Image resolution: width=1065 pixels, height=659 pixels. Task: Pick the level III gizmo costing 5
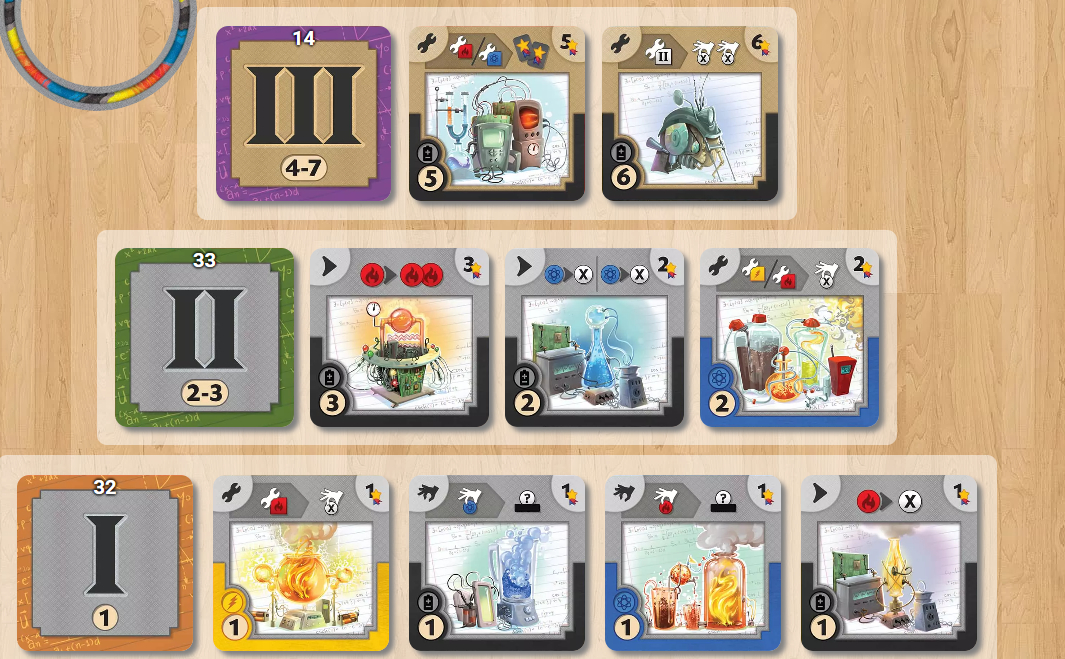pos(497,114)
